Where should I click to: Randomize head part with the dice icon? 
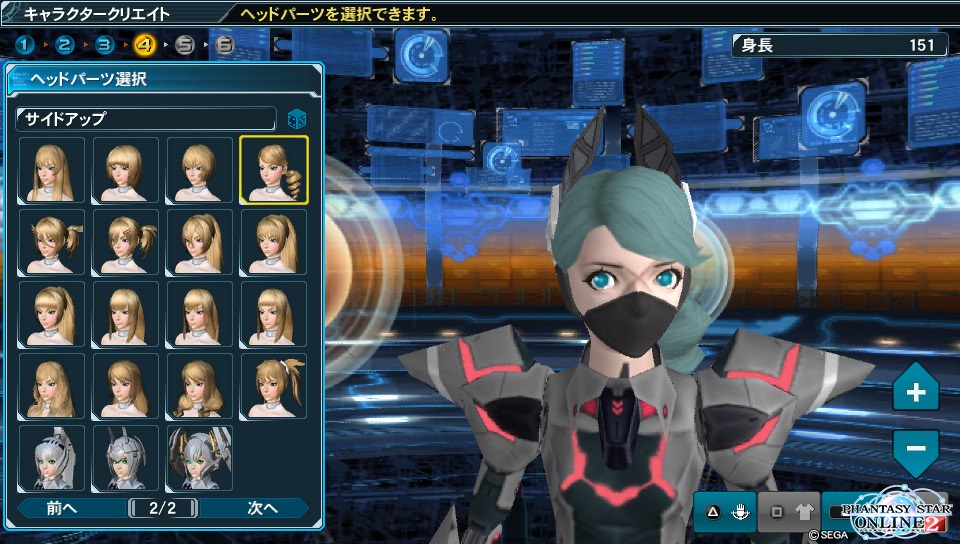(x=297, y=119)
